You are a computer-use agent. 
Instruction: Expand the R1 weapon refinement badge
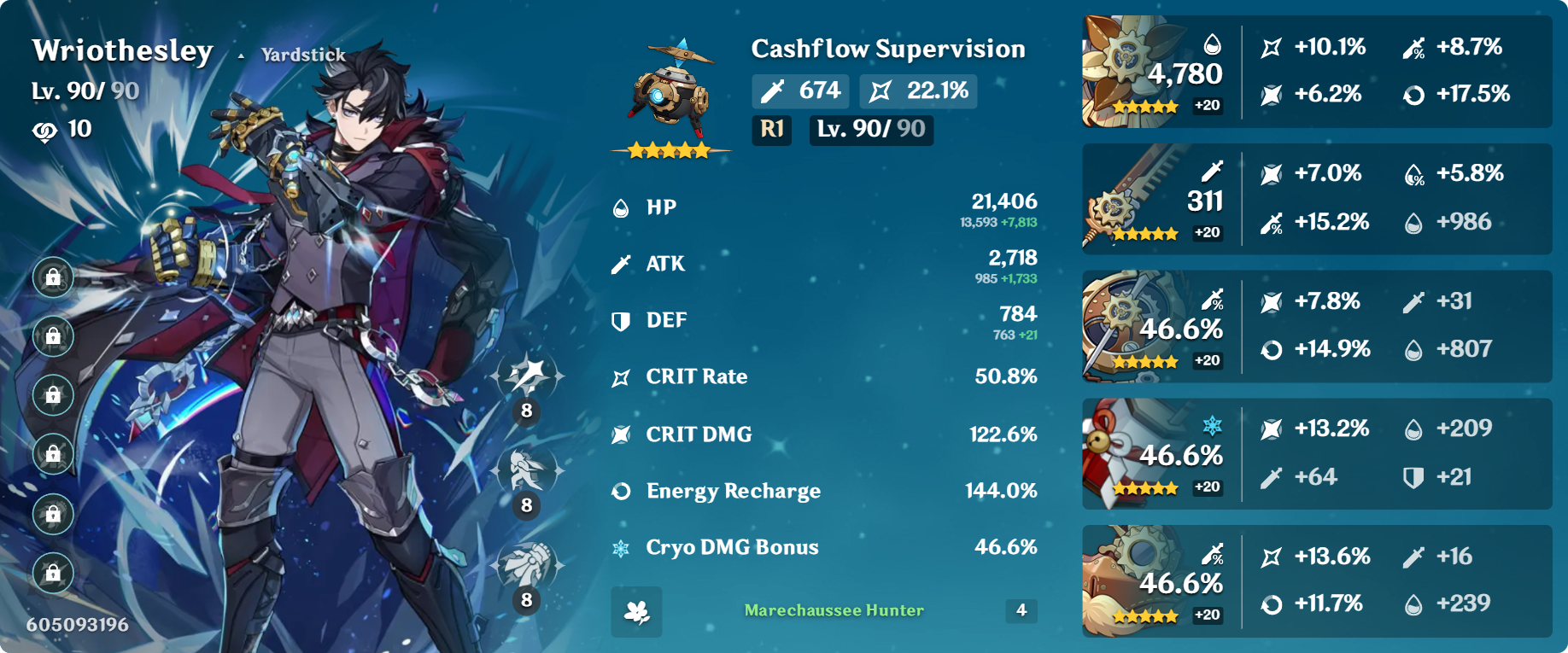tap(771, 131)
